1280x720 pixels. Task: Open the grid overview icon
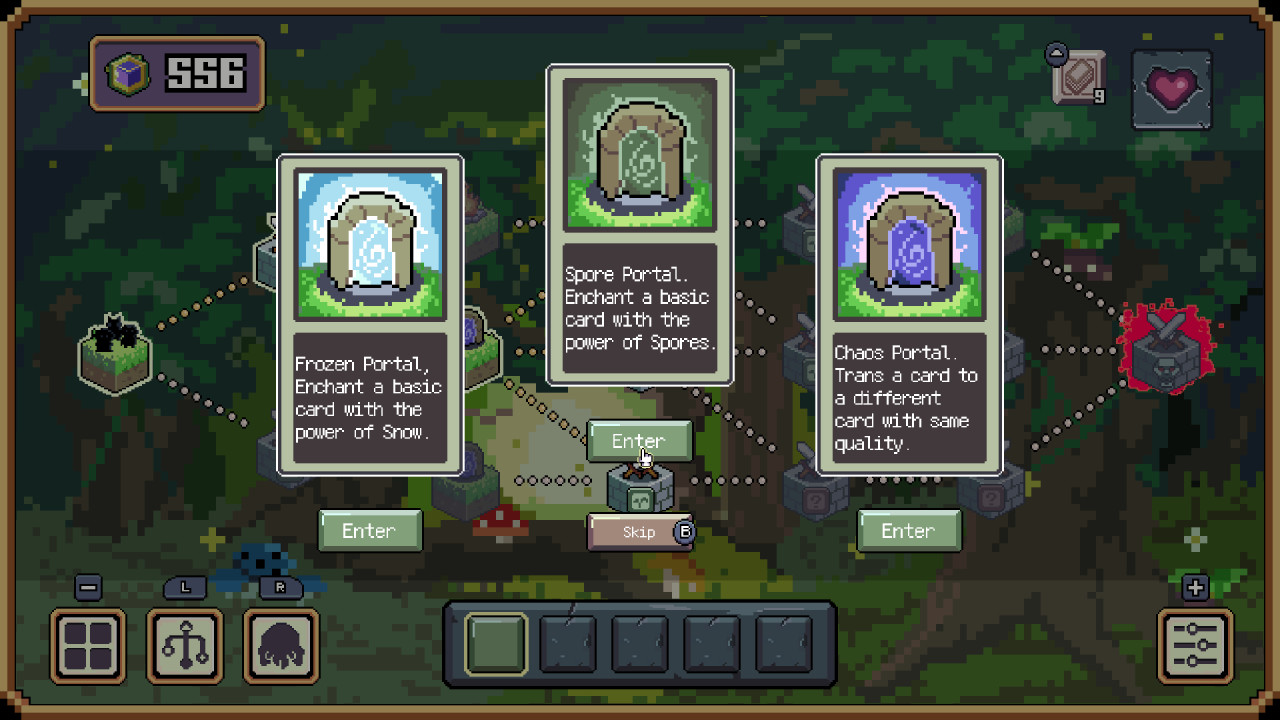pyautogui.click(x=87, y=648)
